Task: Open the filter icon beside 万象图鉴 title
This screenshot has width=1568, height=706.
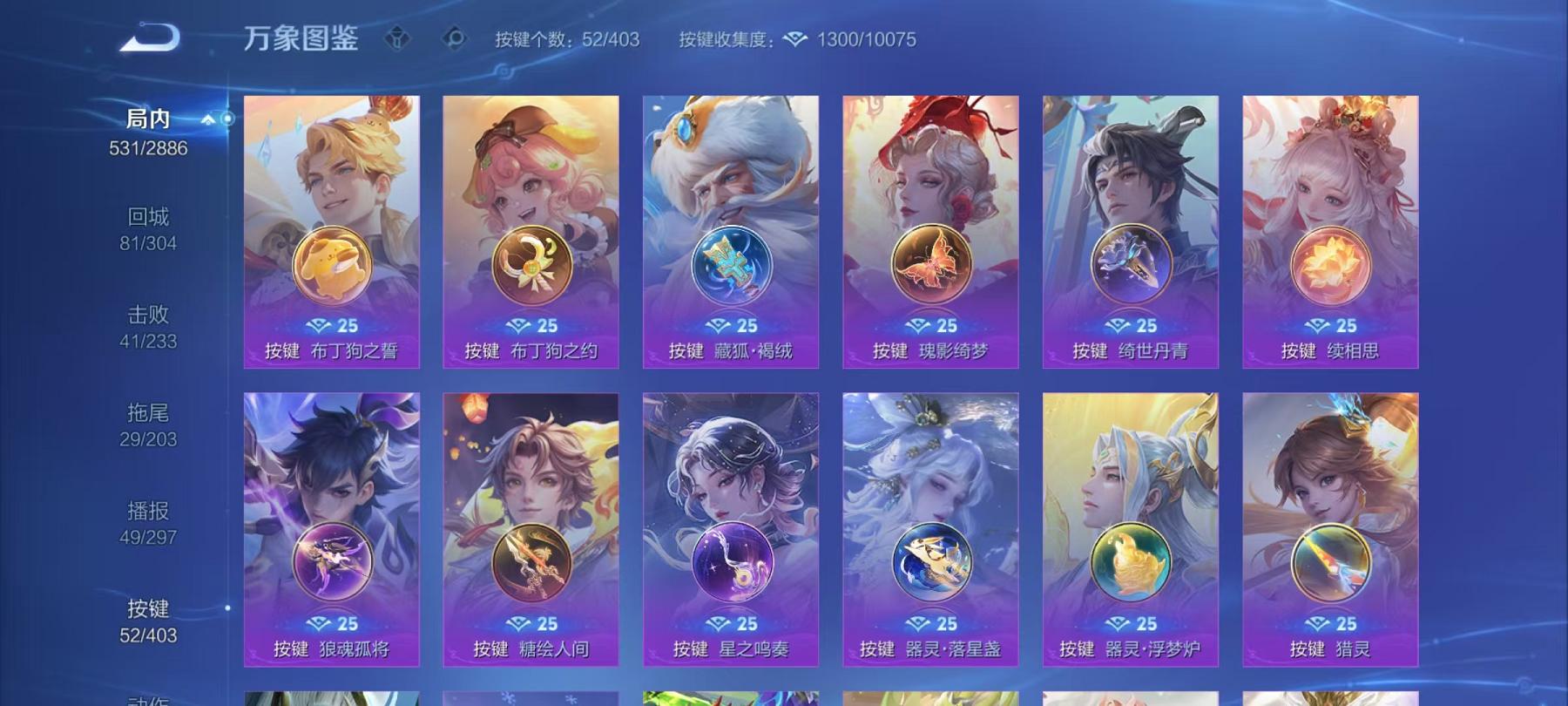Action: 397,38
